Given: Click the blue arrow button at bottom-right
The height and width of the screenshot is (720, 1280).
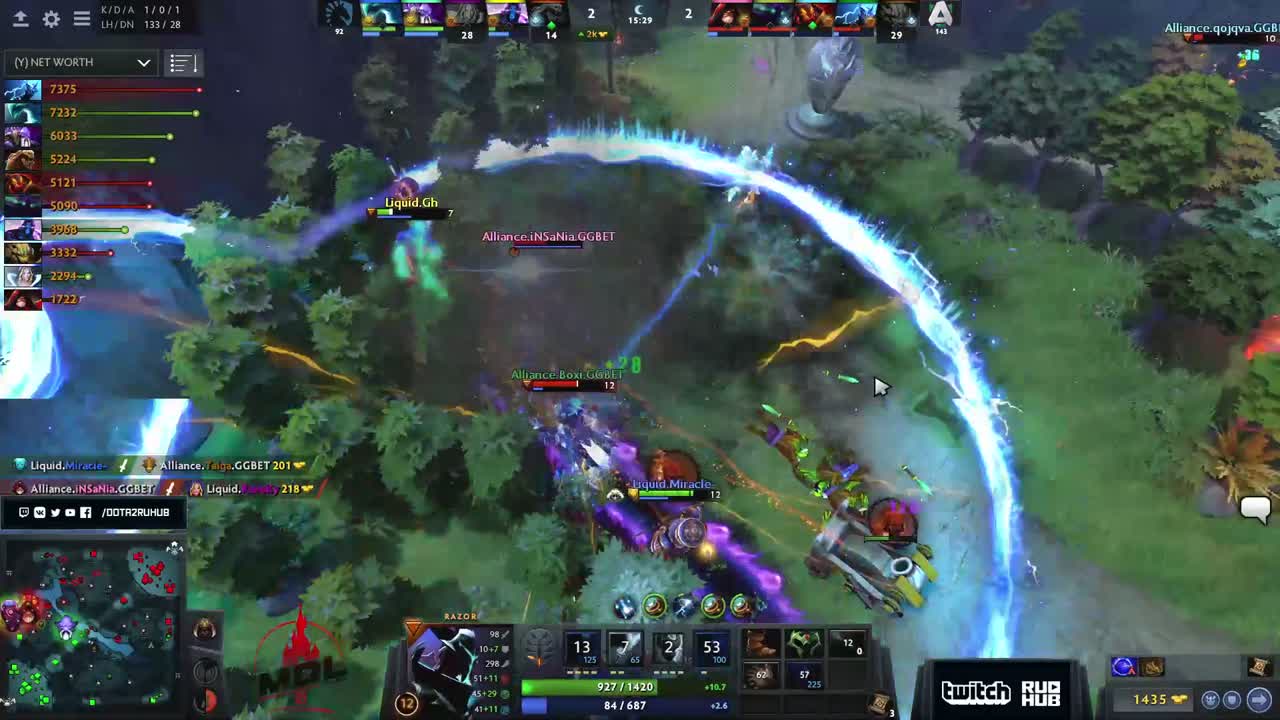Looking at the screenshot, I should point(1260,699).
